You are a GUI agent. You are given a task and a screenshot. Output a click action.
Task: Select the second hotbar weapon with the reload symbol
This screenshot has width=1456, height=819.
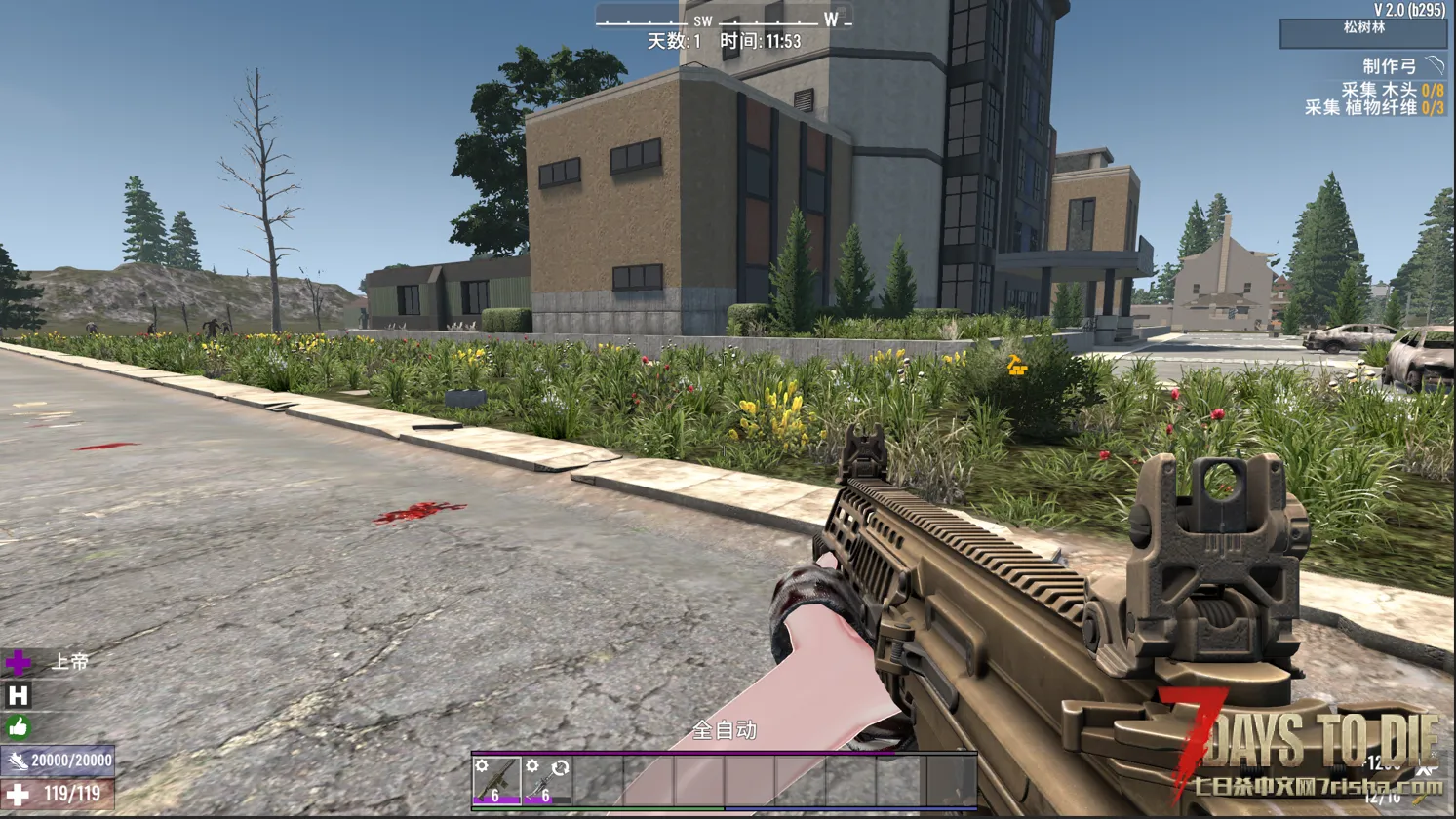pos(547,780)
